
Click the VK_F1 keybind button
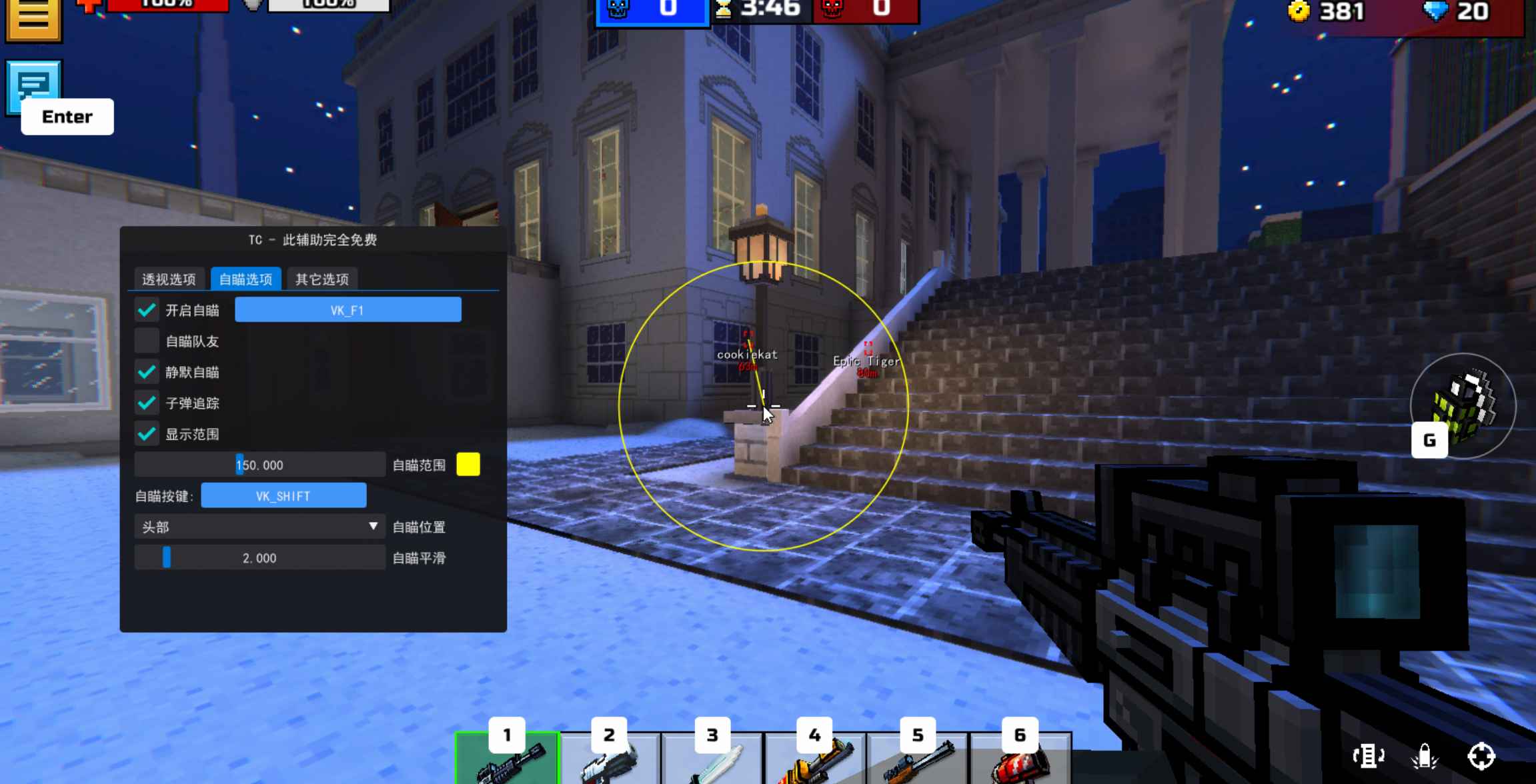(x=348, y=309)
